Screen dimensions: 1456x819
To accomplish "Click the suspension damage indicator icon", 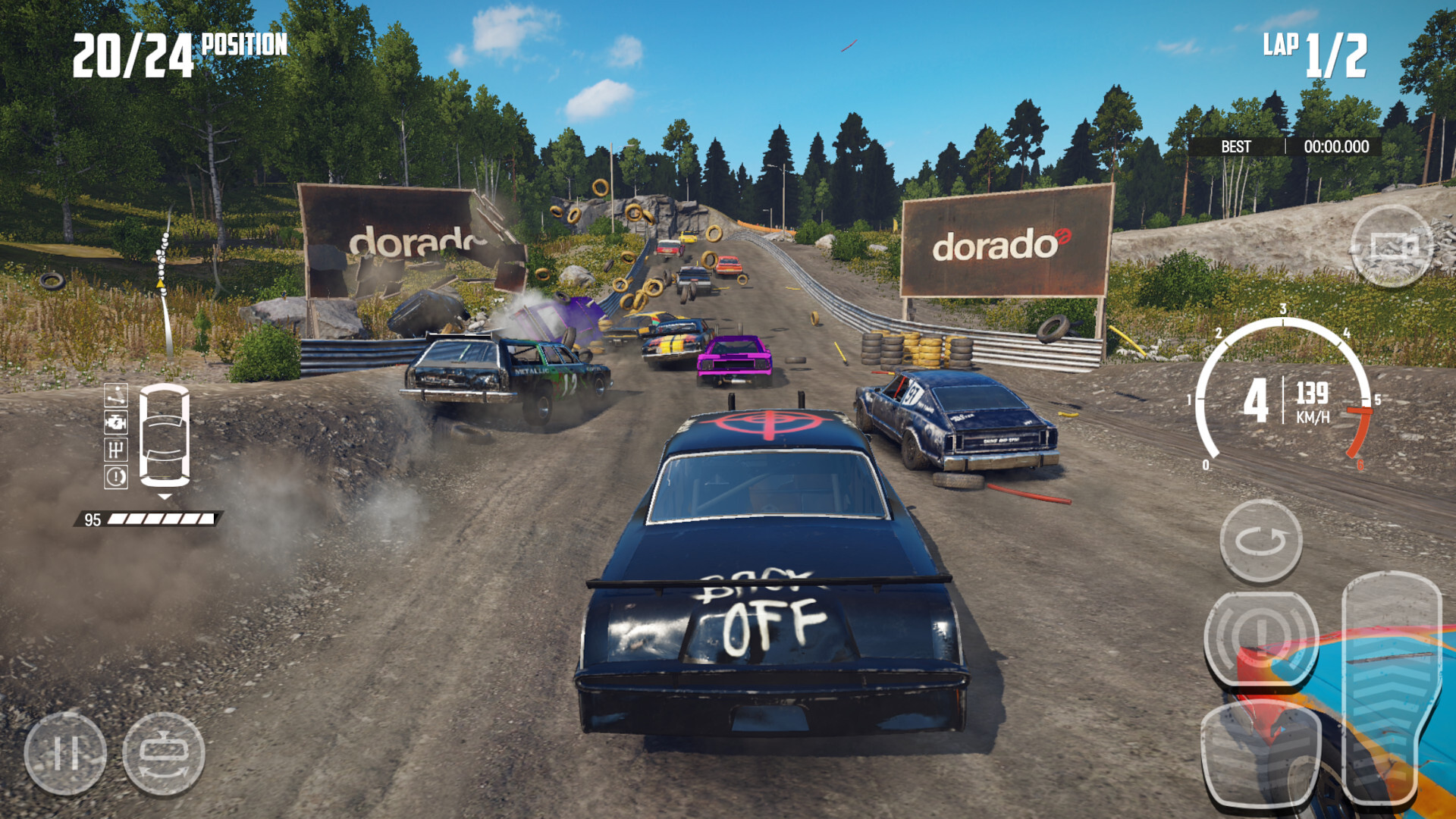I will [116, 395].
